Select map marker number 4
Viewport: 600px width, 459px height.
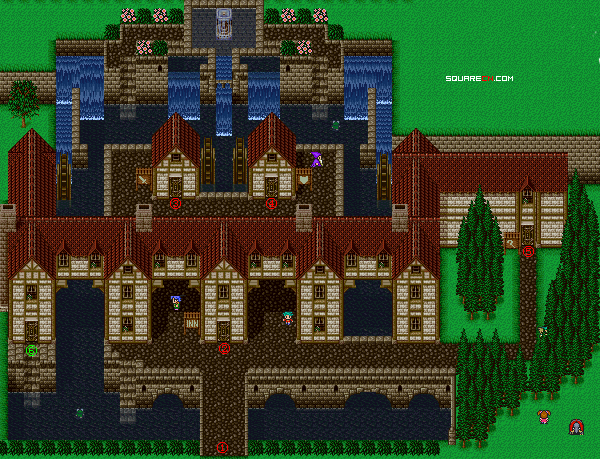[271, 204]
